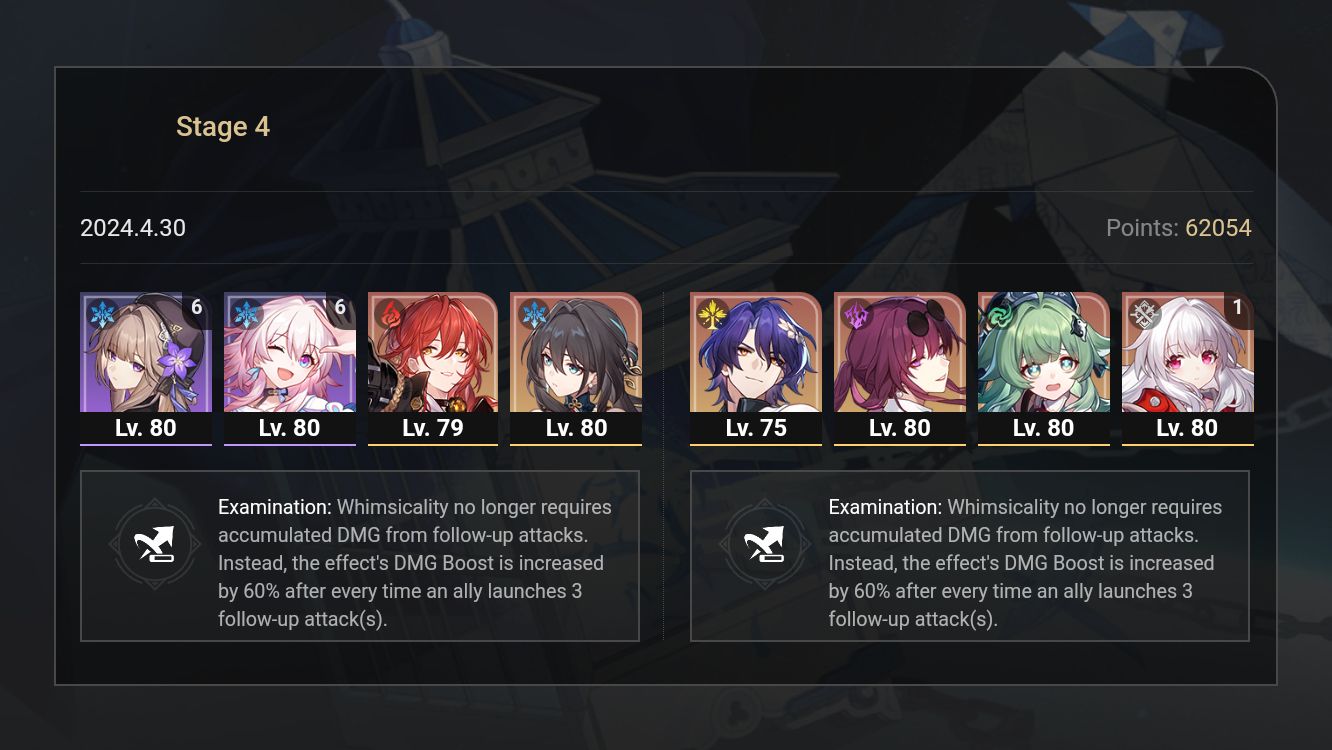The height and width of the screenshot is (750, 1332).
Task: Click the 2024.4.30 date label
Action: click(x=132, y=228)
